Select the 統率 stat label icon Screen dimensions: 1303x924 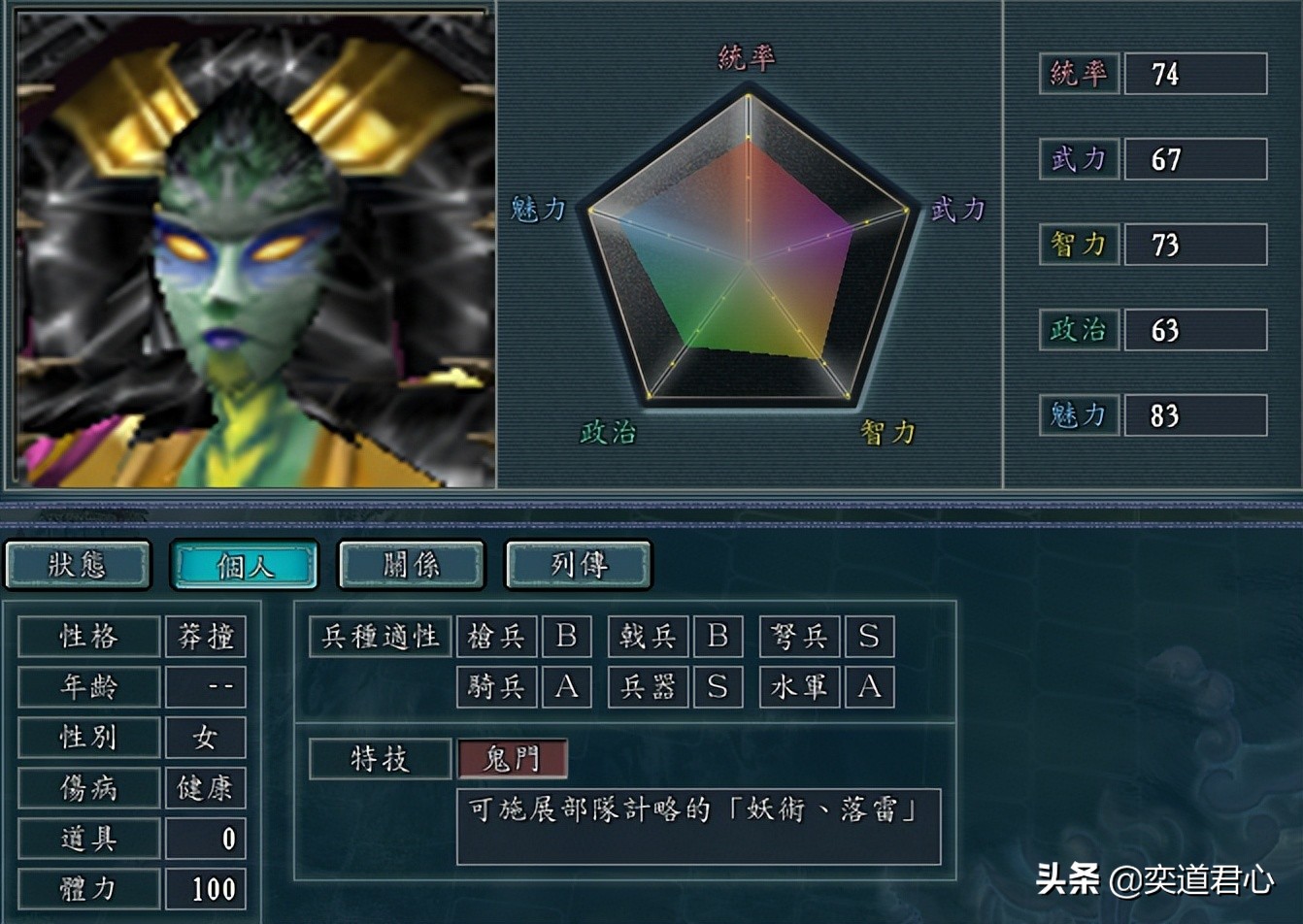1078,73
